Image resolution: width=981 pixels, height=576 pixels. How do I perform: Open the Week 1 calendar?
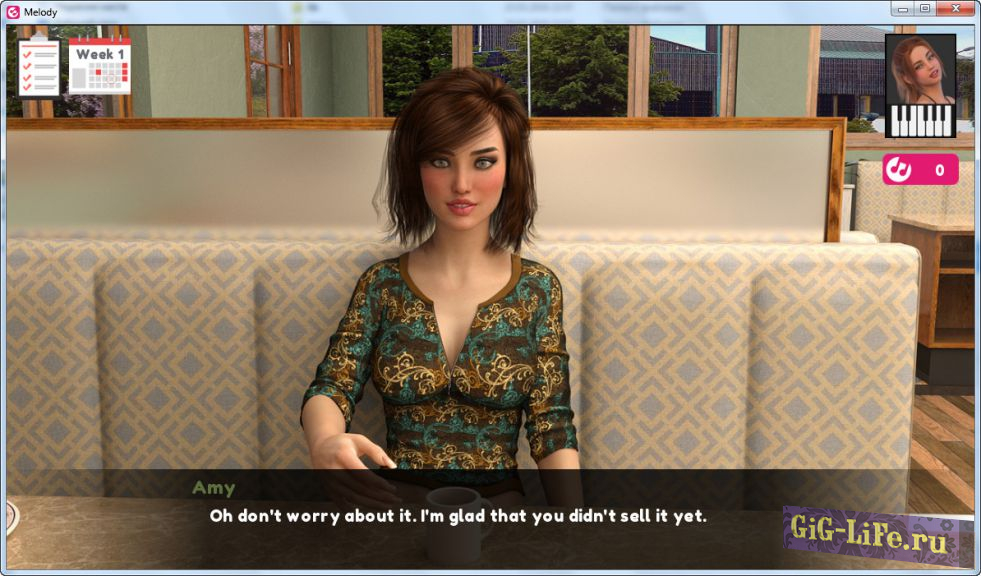tap(100, 68)
